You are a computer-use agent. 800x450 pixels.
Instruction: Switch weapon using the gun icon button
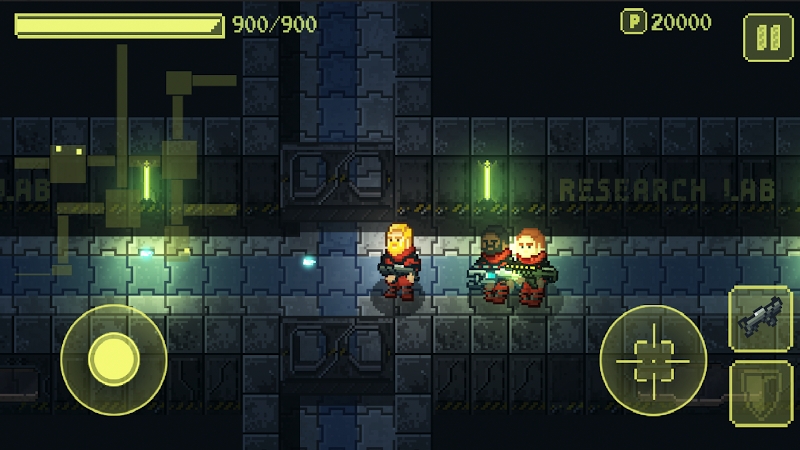point(760,319)
